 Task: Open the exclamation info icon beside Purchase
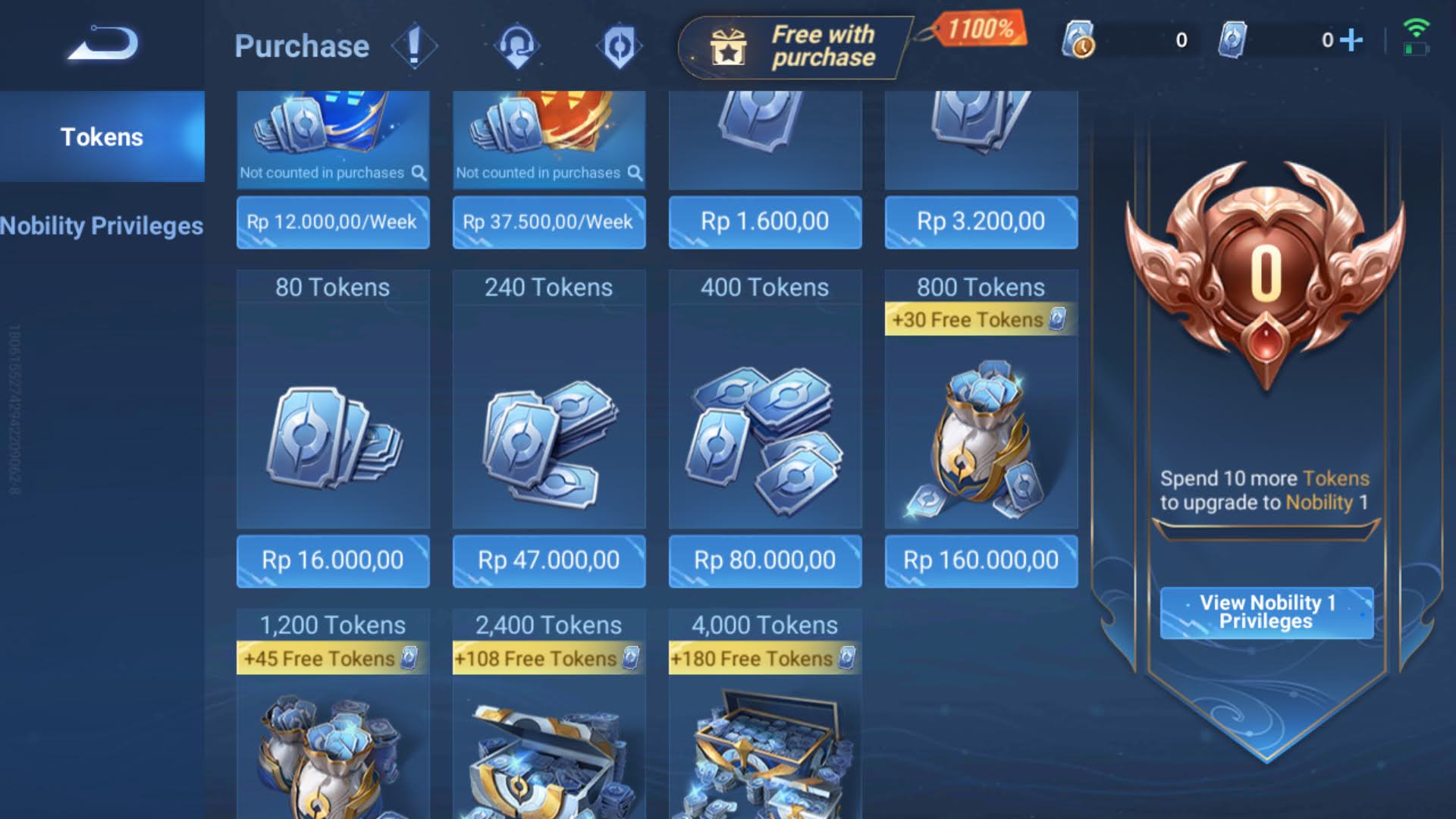413,45
